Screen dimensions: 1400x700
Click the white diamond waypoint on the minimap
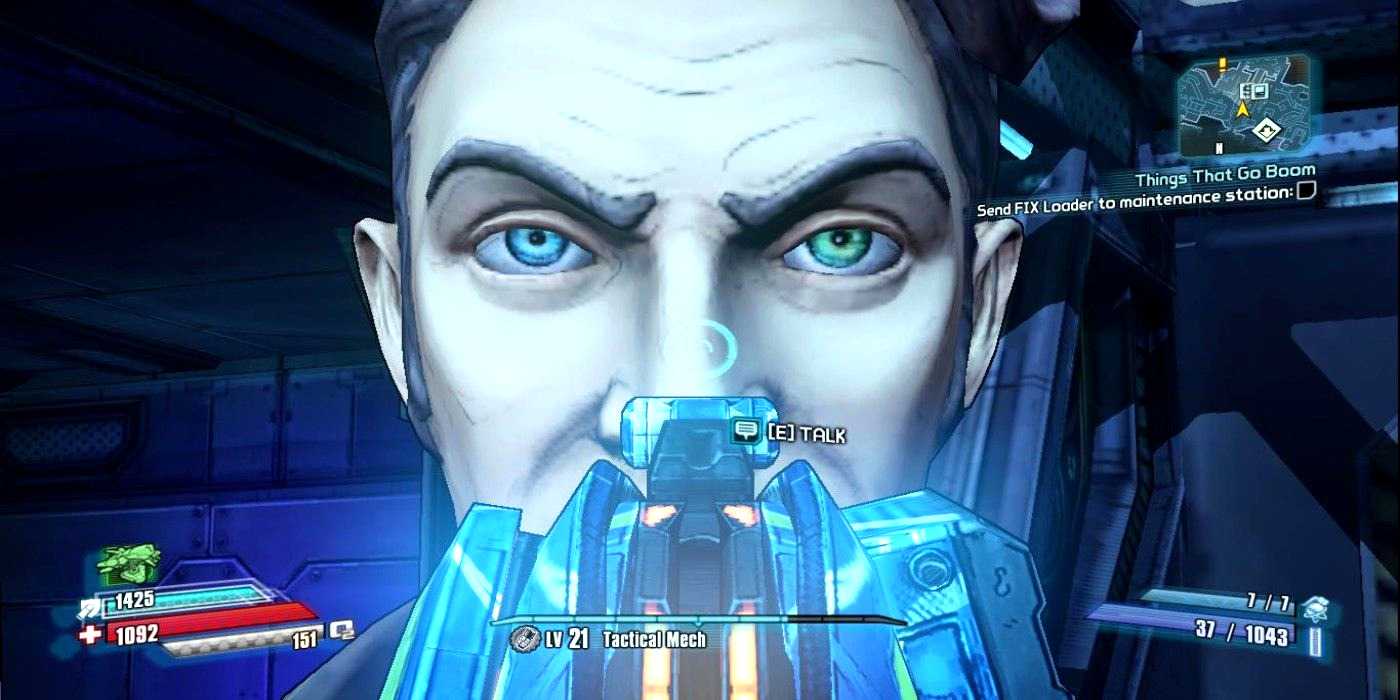click(x=1269, y=128)
